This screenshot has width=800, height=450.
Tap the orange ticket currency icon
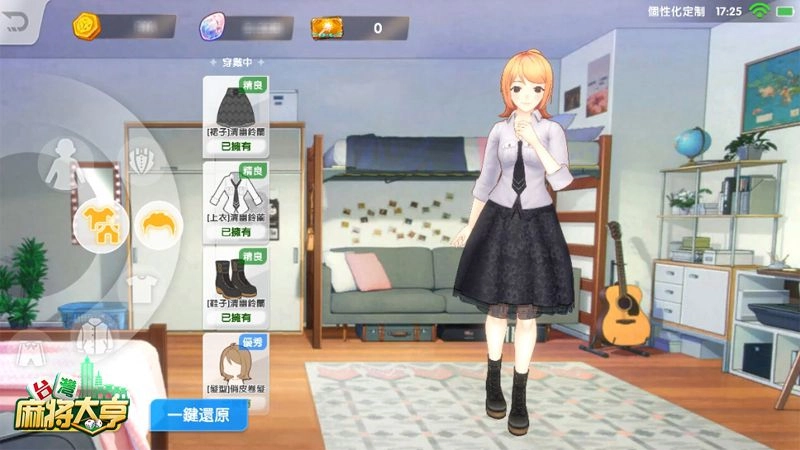[x=327, y=27]
